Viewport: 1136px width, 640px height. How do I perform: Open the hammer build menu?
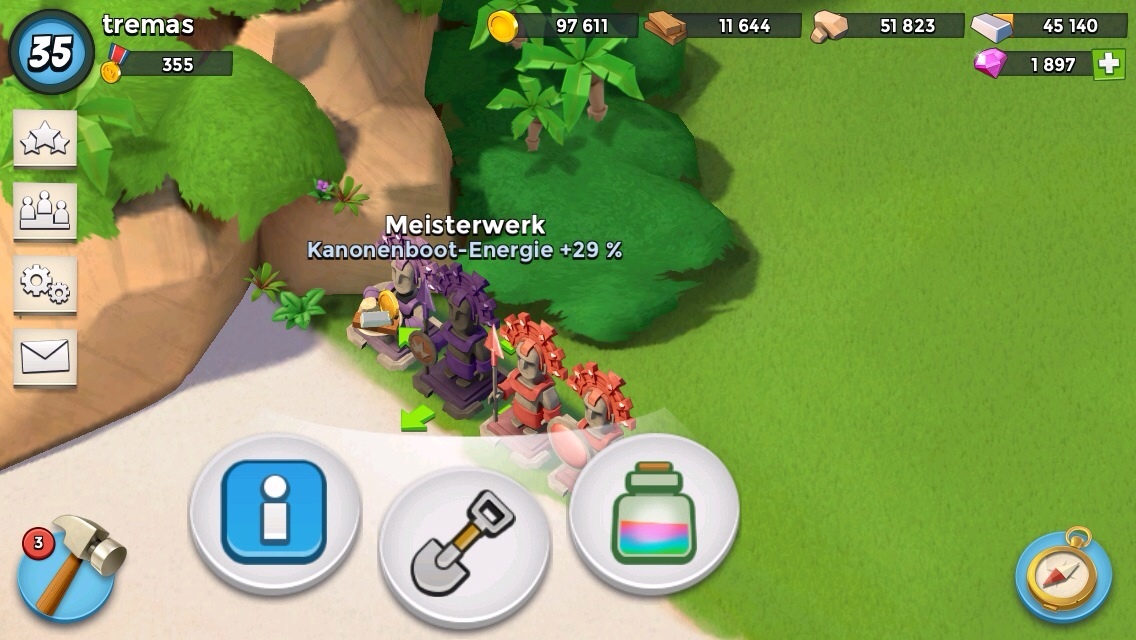[x=66, y=569]
